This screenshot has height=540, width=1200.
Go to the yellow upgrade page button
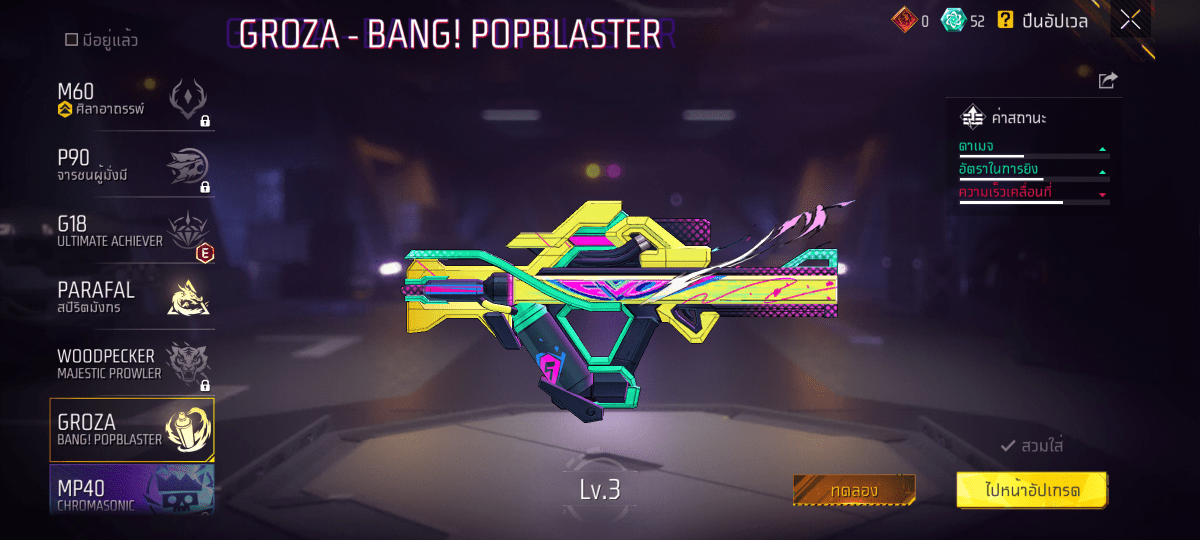(1031, 490)
